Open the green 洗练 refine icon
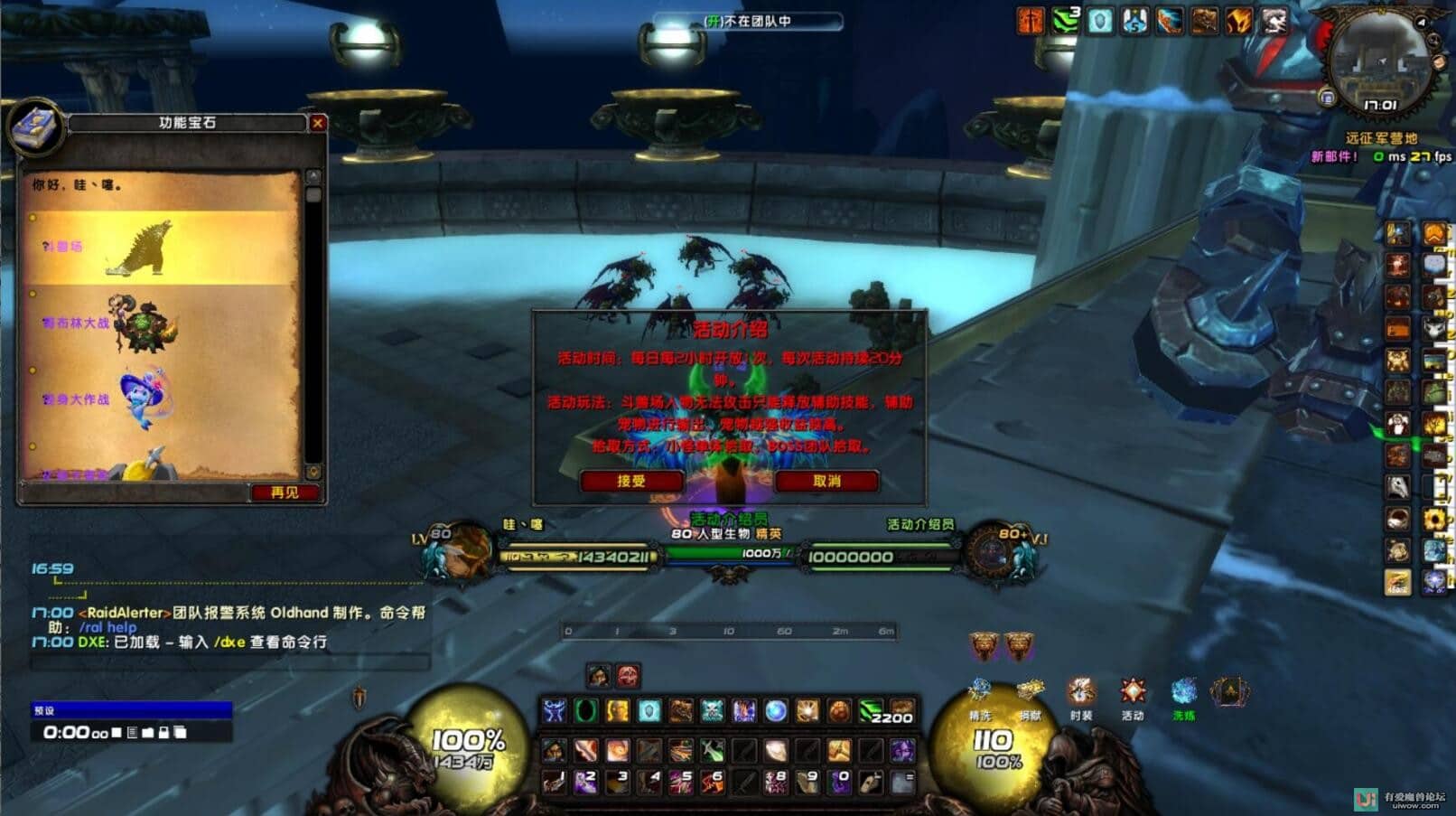This screenshot has width=1456, height=816. click(1183, 695)
